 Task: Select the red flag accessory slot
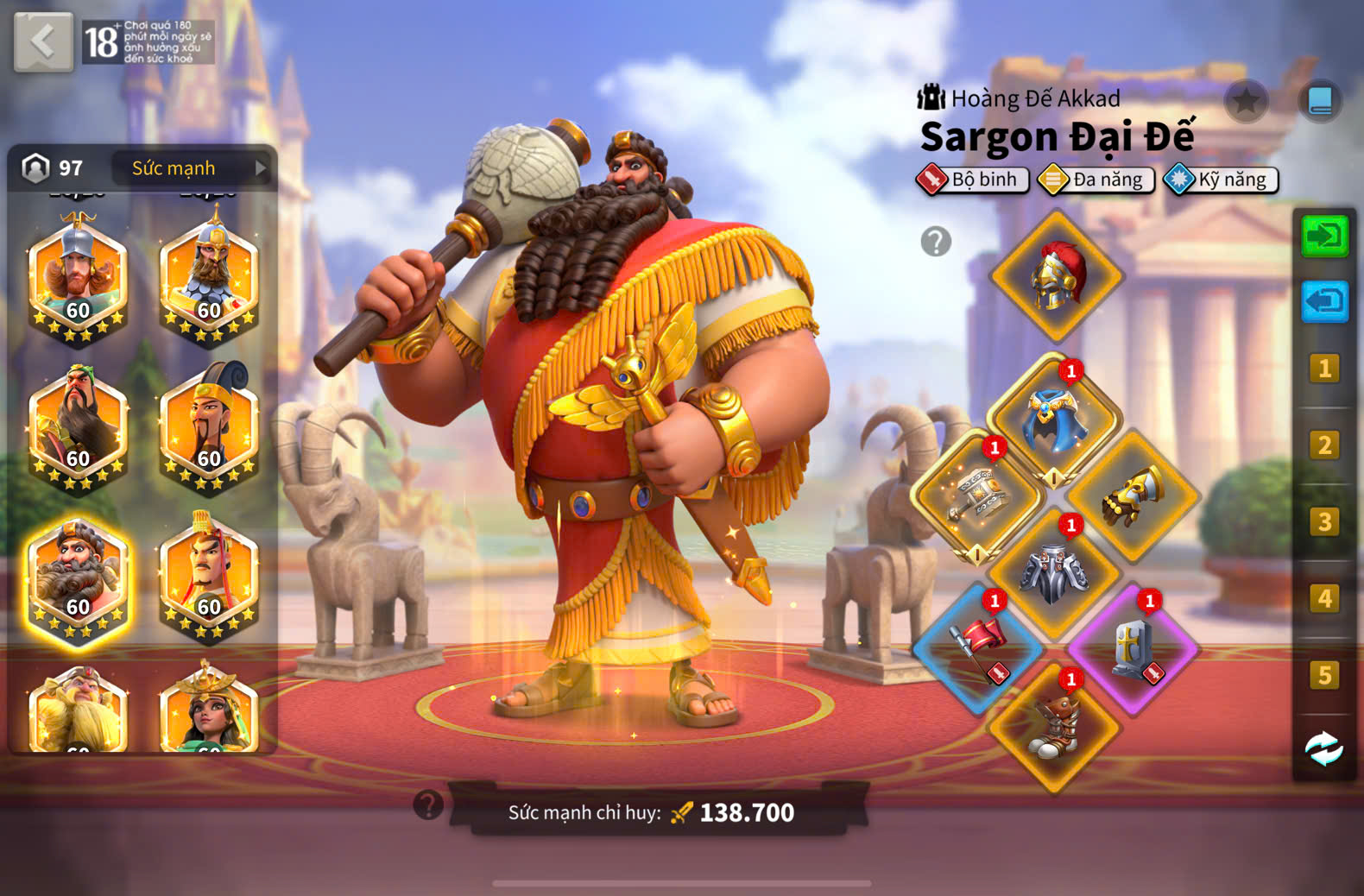[x=978, y=648]
